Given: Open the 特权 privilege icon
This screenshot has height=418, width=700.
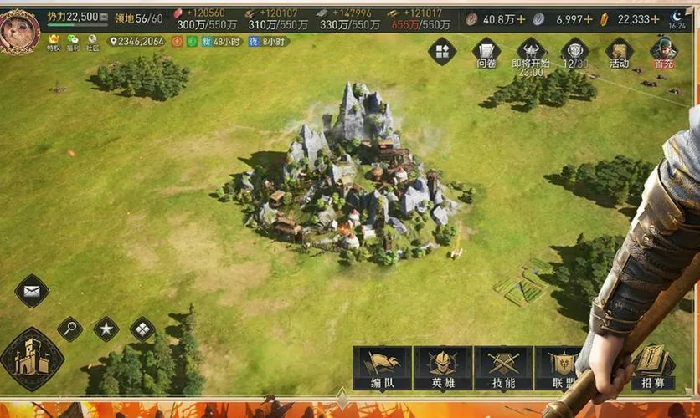Looking at the screenshot, I should pos(54,41).
